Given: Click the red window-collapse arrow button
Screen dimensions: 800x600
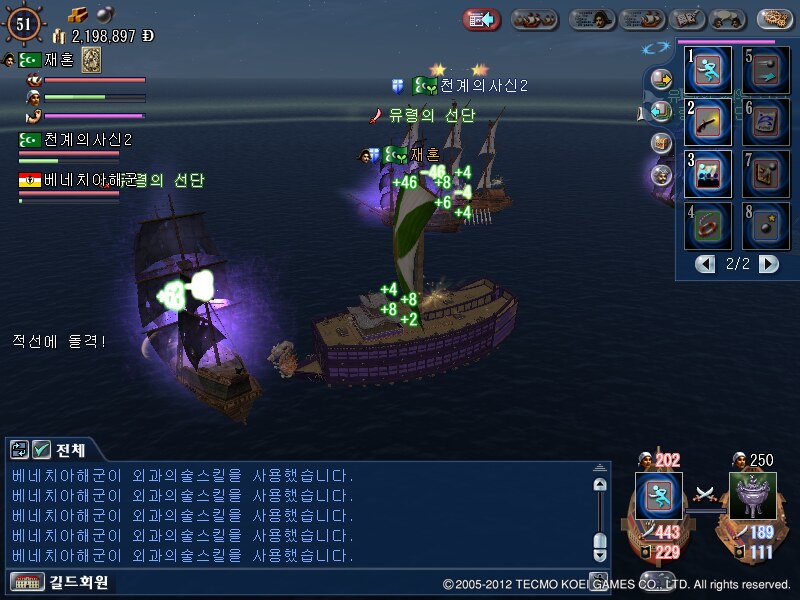Looking at the screenshot, I should click(481, 19).
